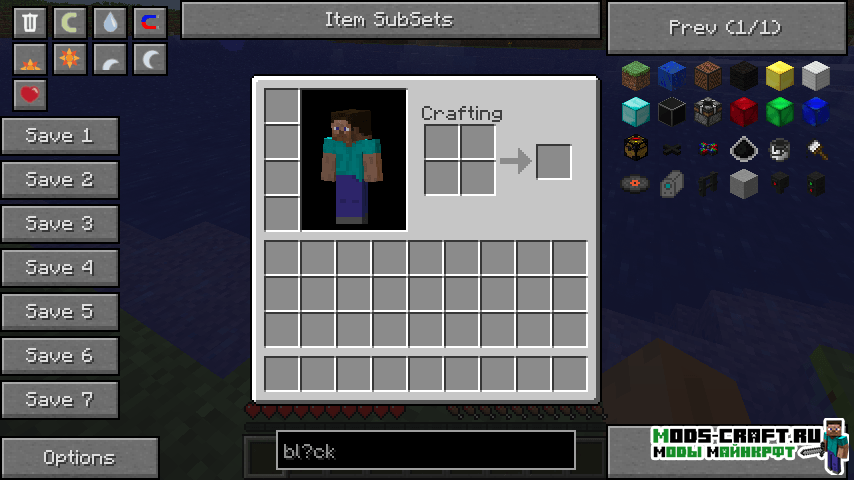Click the crafting result output slot

tap(554, 162)
